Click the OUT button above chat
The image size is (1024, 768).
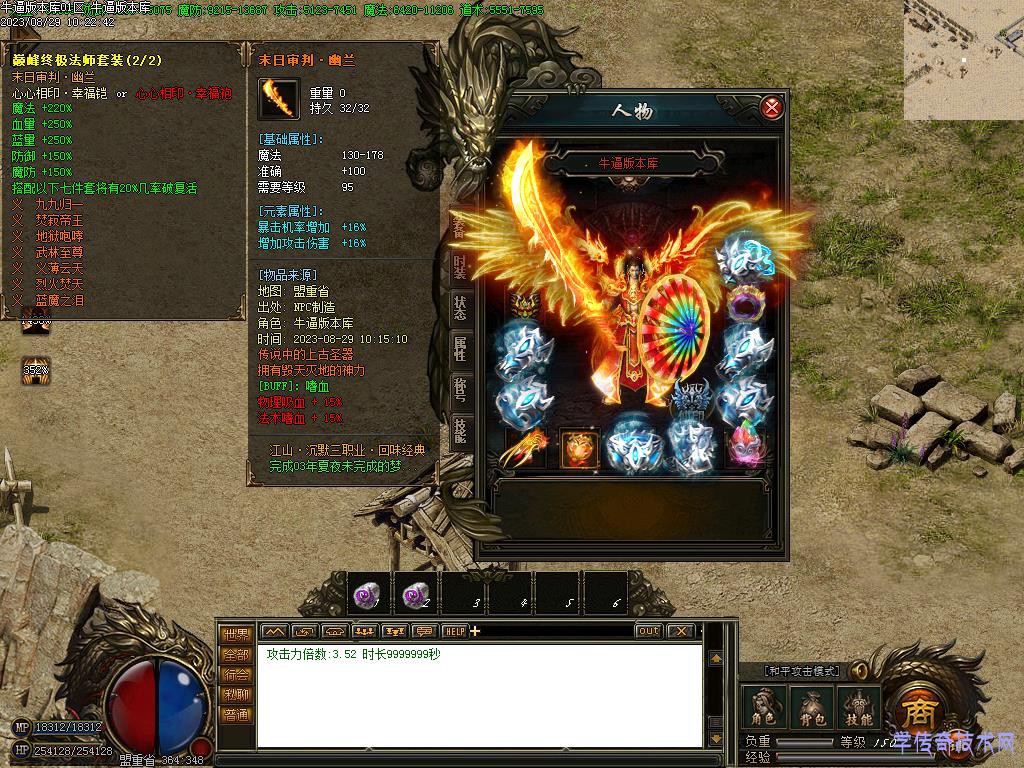point(648,631)
